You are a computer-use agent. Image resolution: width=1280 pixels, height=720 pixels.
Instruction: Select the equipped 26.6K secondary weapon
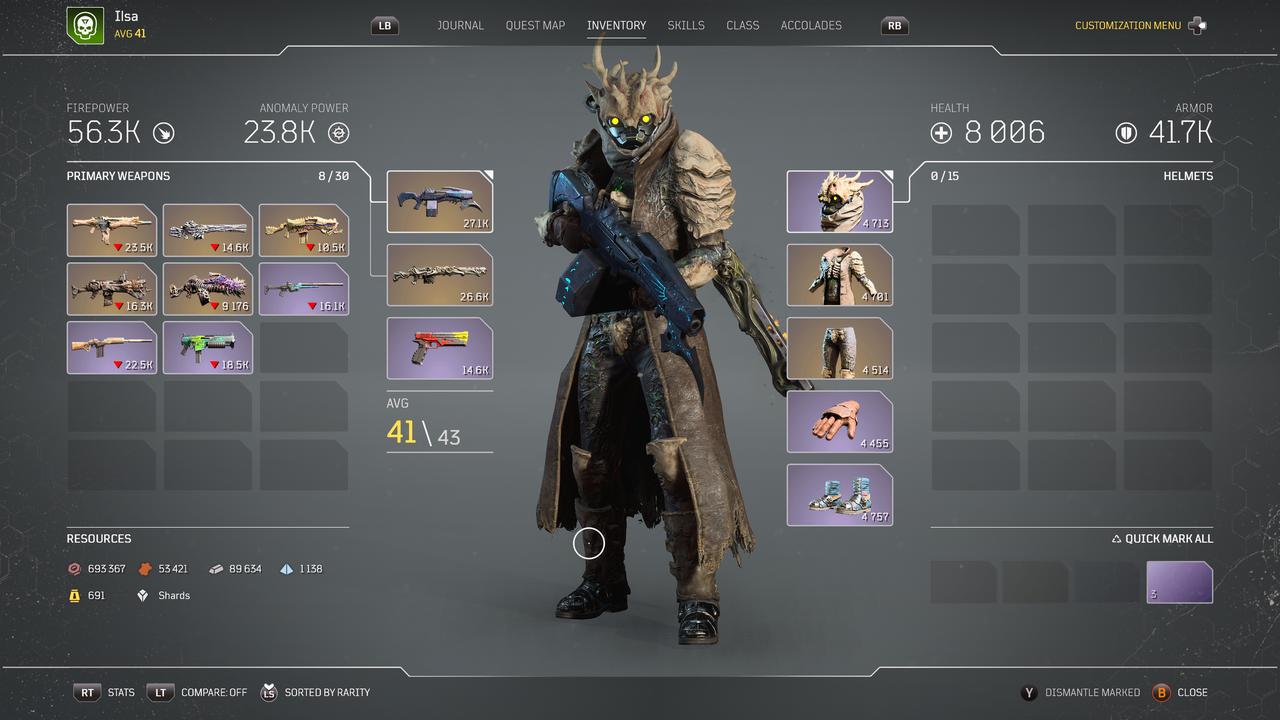(x=439, y=275)
